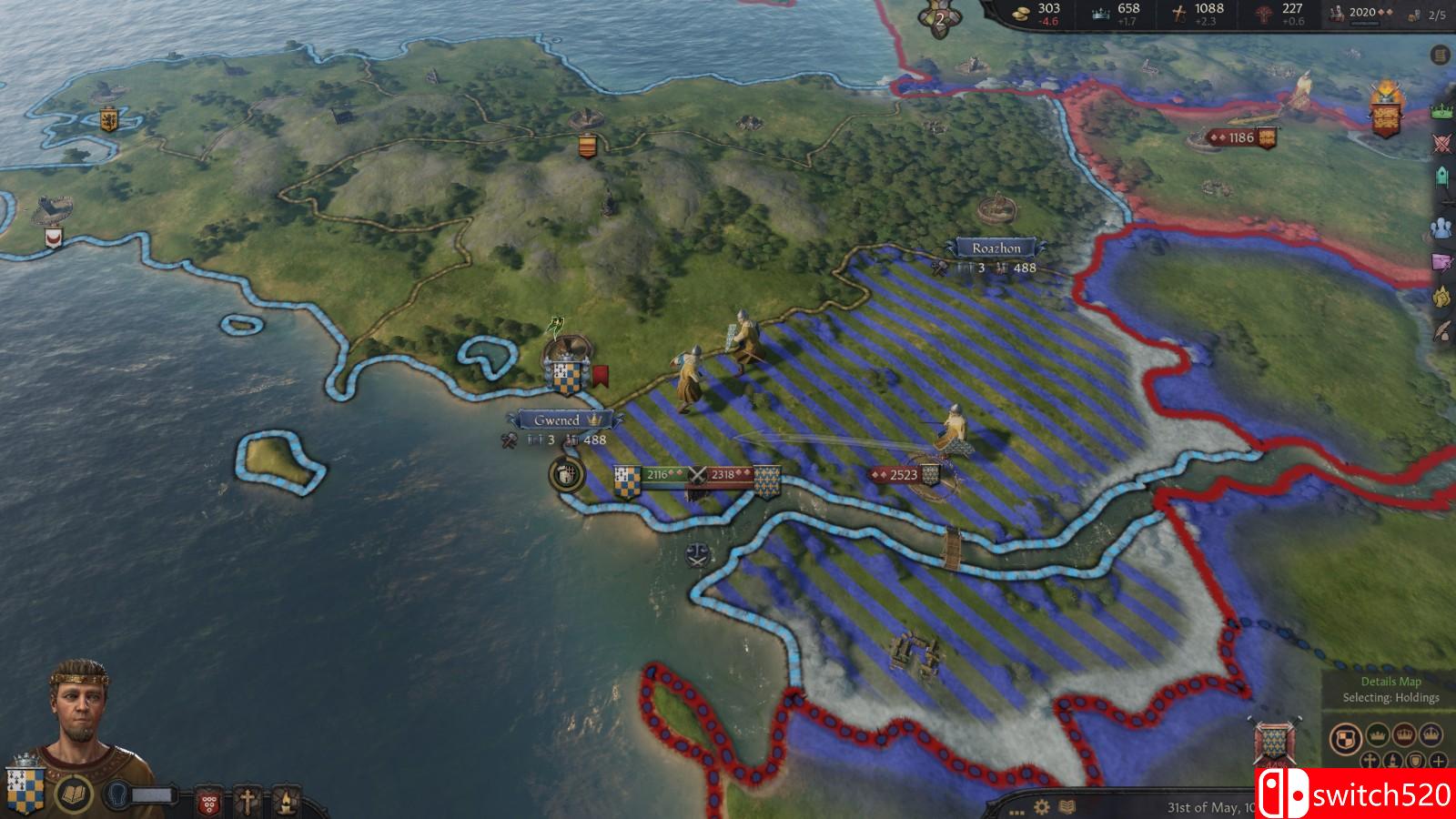This screenshot has height=819, width=1456.
Task: Click the ellipsis to expand bottom toolbar options
Action: point(1016,812)
